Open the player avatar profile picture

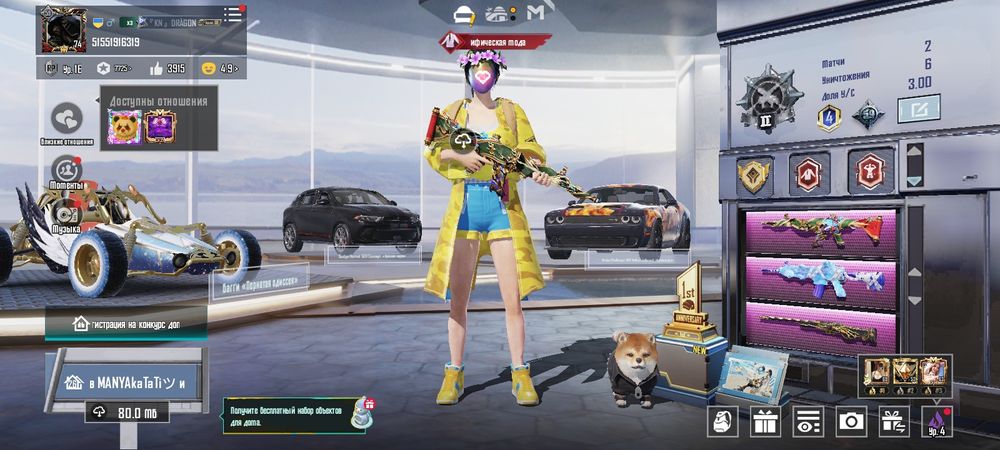pos(62,29)
